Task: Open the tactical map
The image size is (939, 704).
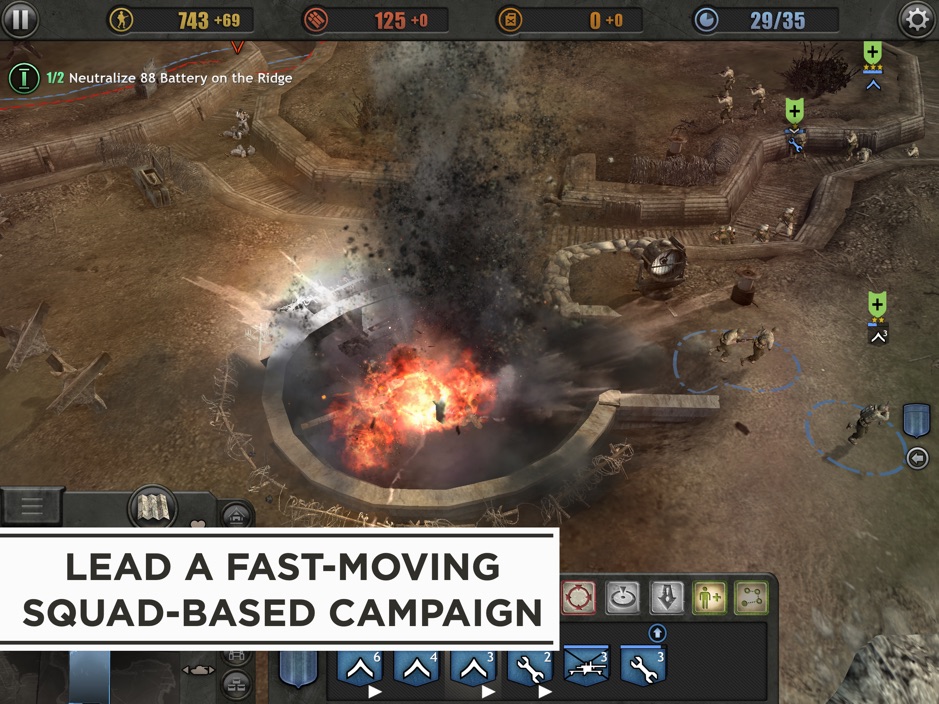Action: (x=152, y=509)
